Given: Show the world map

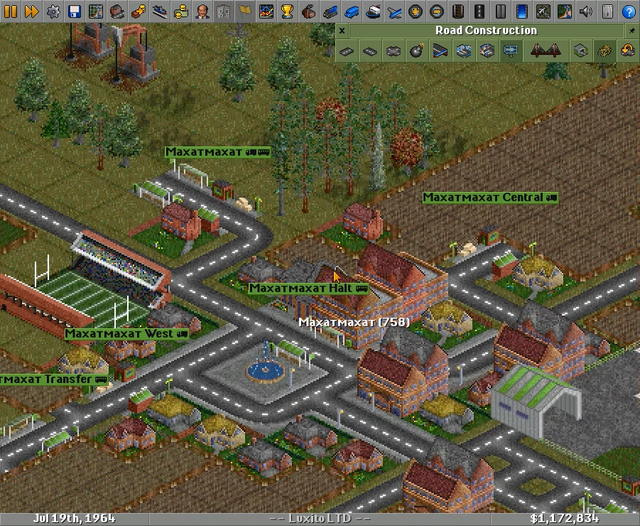Looking at the screenshot, I should [98, 11].
